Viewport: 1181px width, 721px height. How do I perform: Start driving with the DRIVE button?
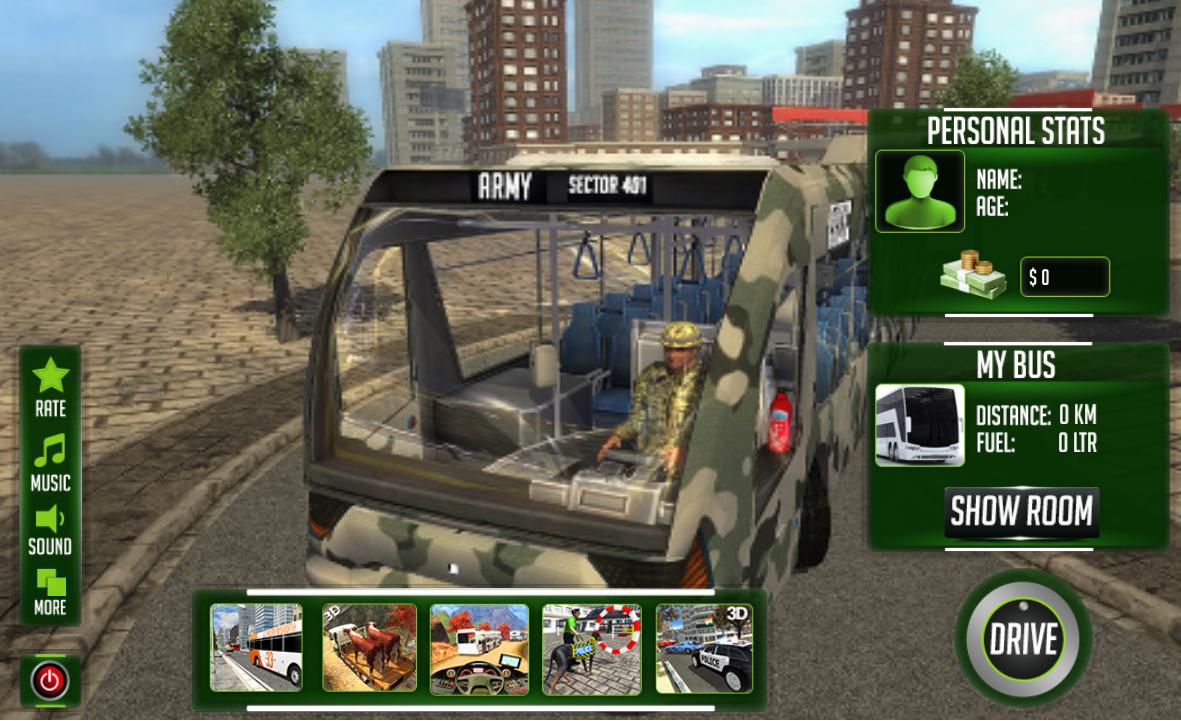click(1022, 638)
